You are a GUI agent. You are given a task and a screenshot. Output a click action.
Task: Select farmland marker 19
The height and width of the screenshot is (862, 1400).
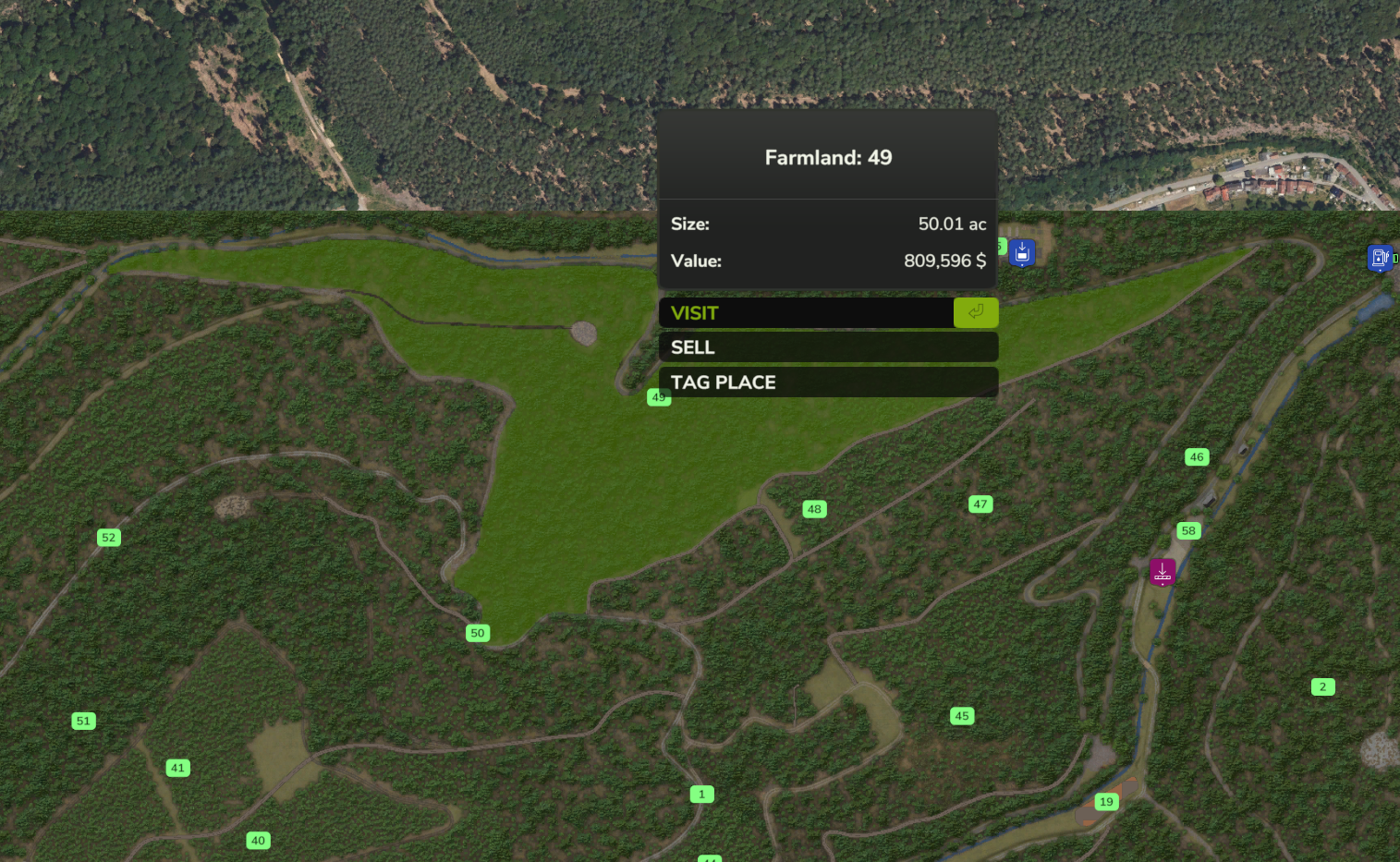(x=1106, y=802)
